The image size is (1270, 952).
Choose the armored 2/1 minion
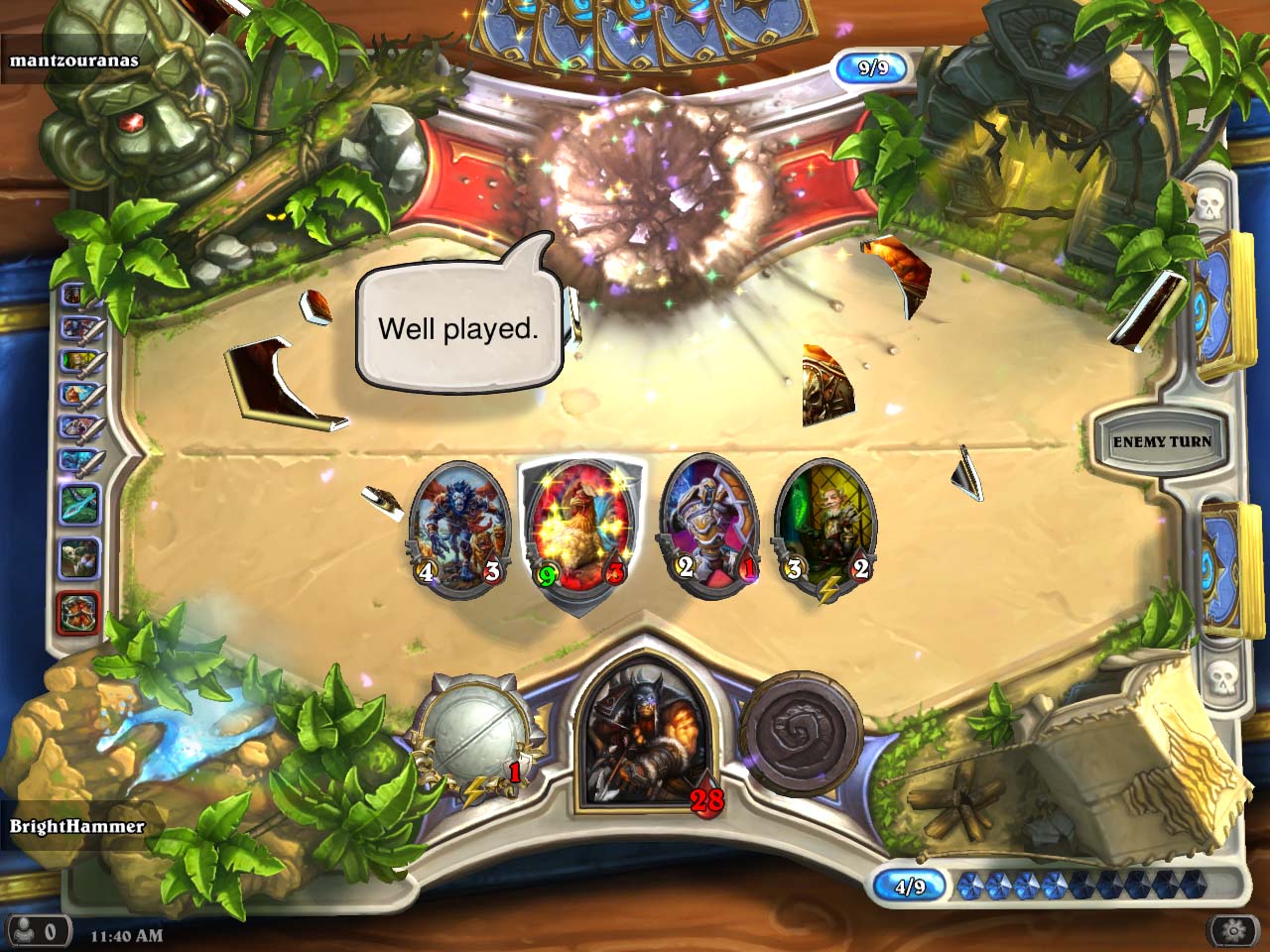[x=708, y=528]
